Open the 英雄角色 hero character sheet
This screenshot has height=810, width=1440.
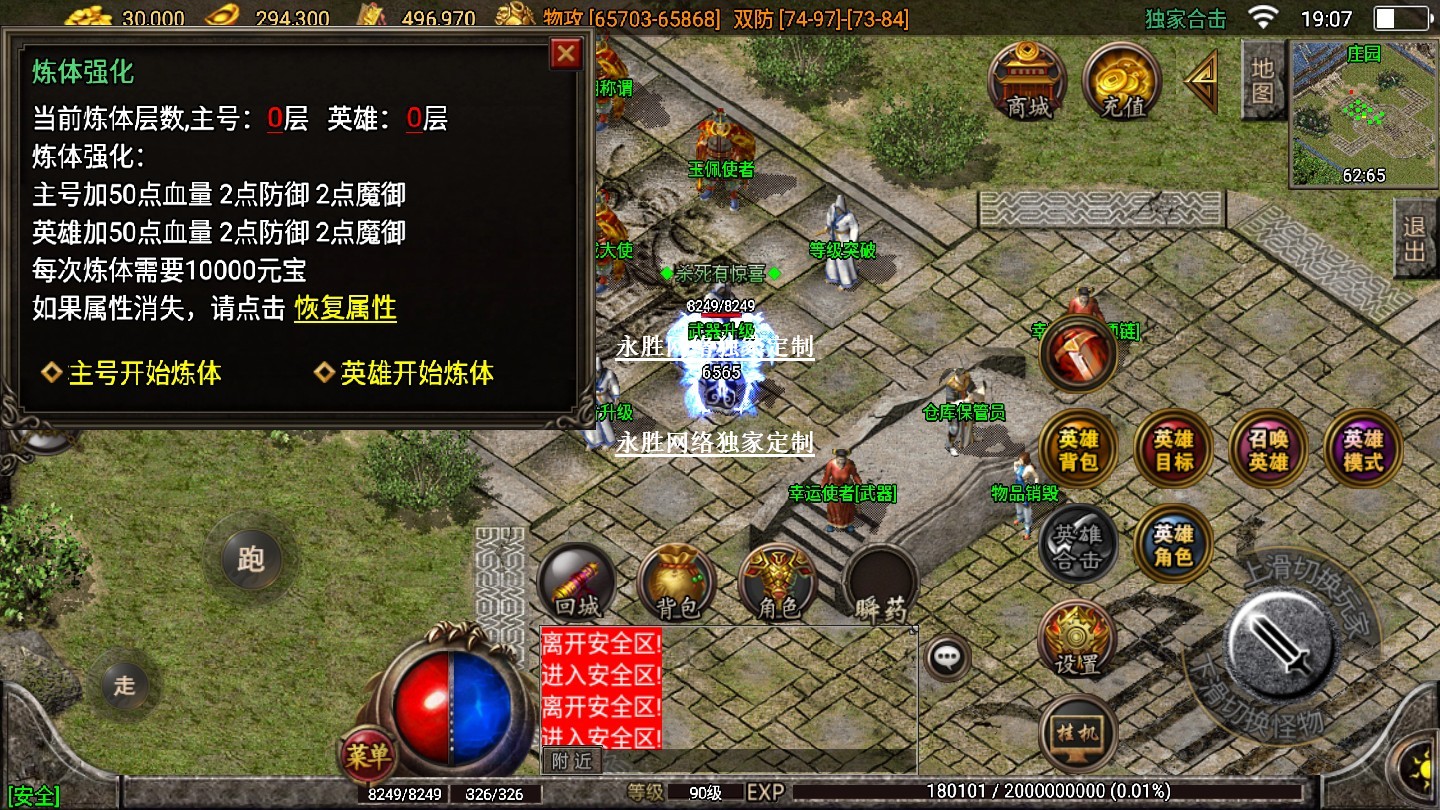[1173, 544]
